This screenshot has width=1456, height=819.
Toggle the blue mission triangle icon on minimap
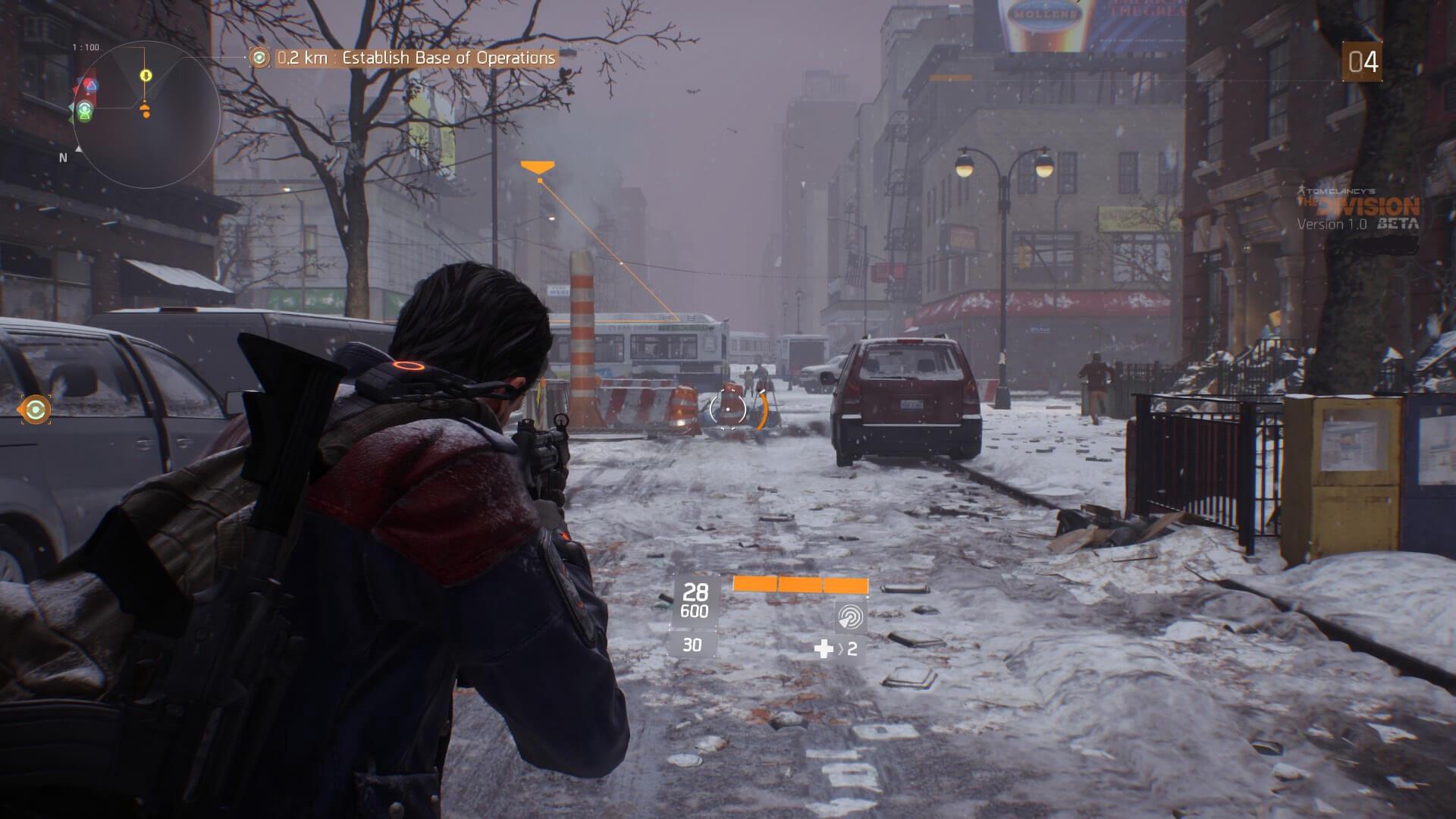90,85
